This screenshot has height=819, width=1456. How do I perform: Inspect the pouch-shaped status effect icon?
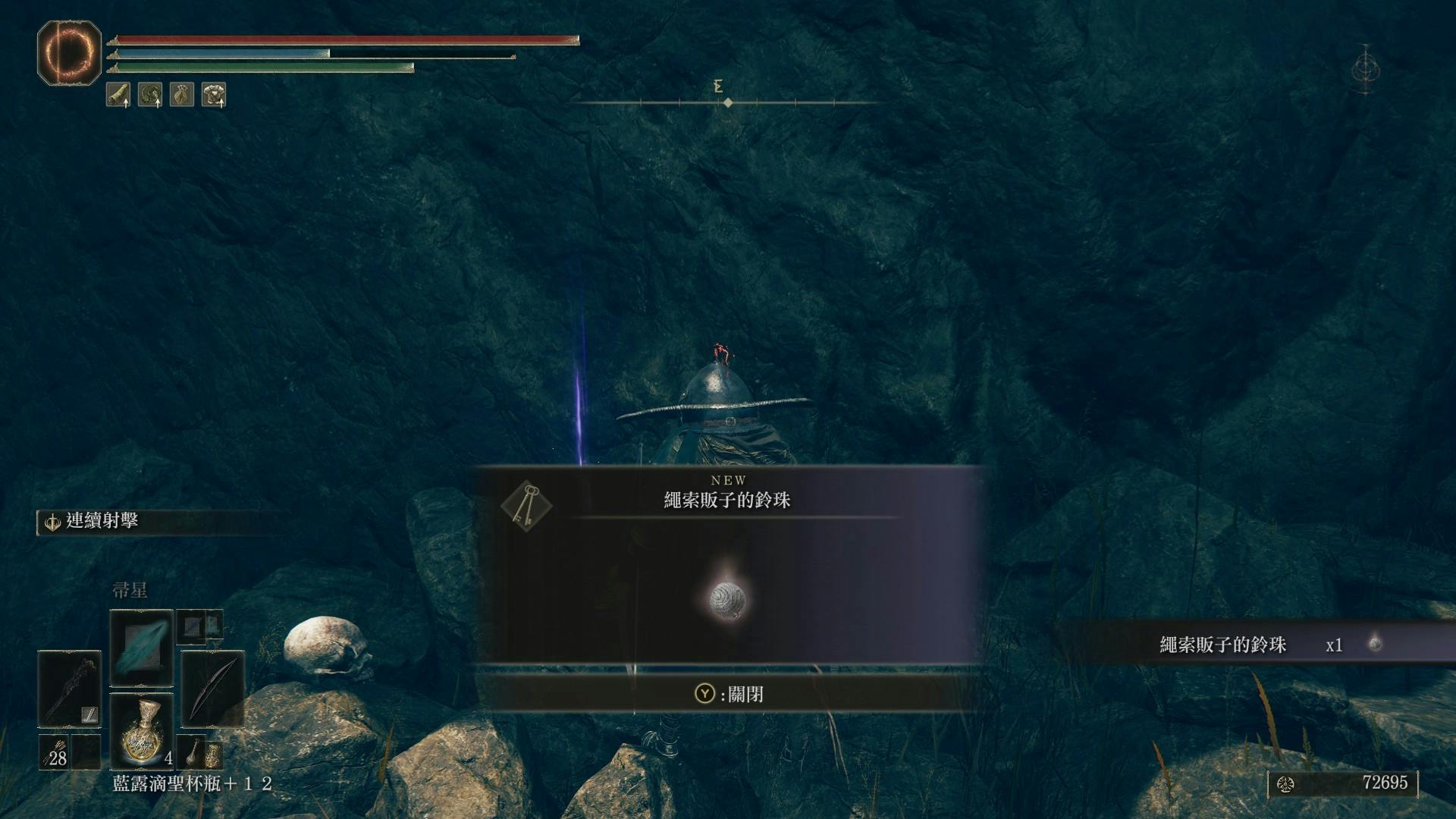coord(182,95)
